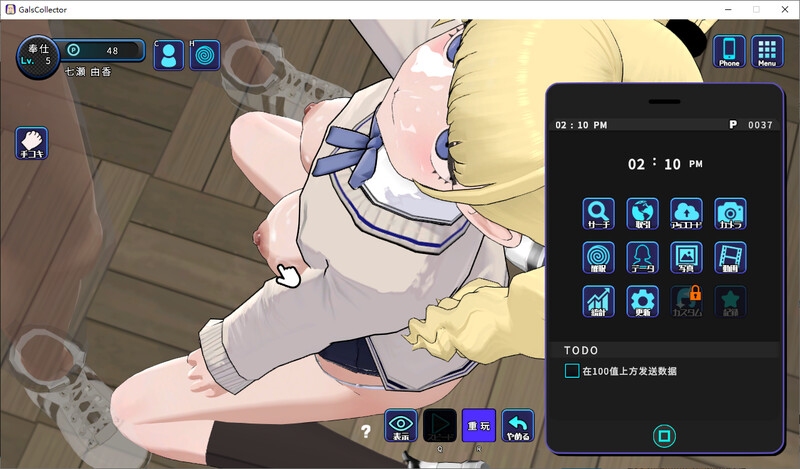Screen dimensions: 800x469
Task: Open the globe trade app
Action: click(642, 214)
